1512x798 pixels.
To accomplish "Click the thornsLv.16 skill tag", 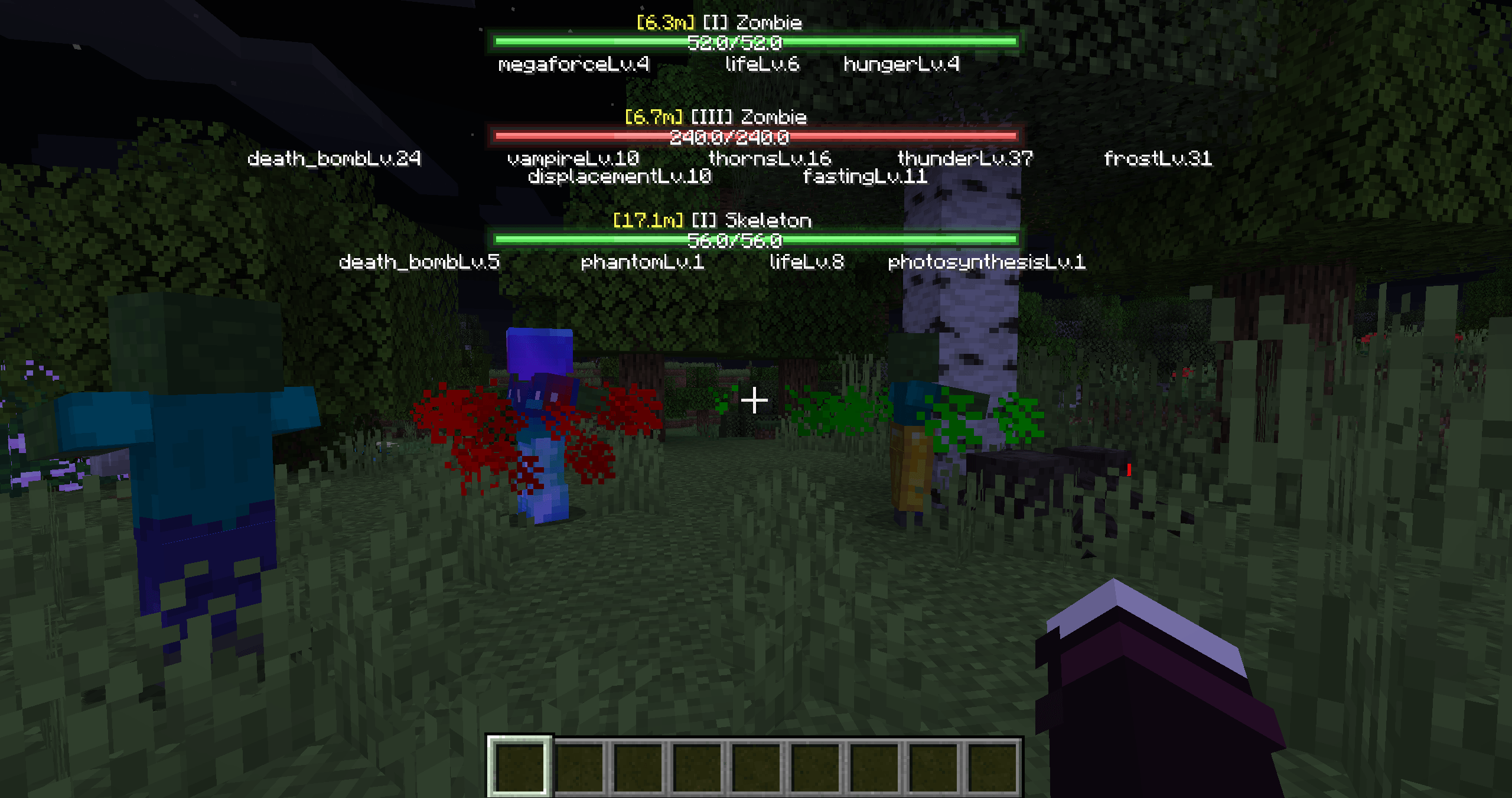I will (x=770, y=158).
